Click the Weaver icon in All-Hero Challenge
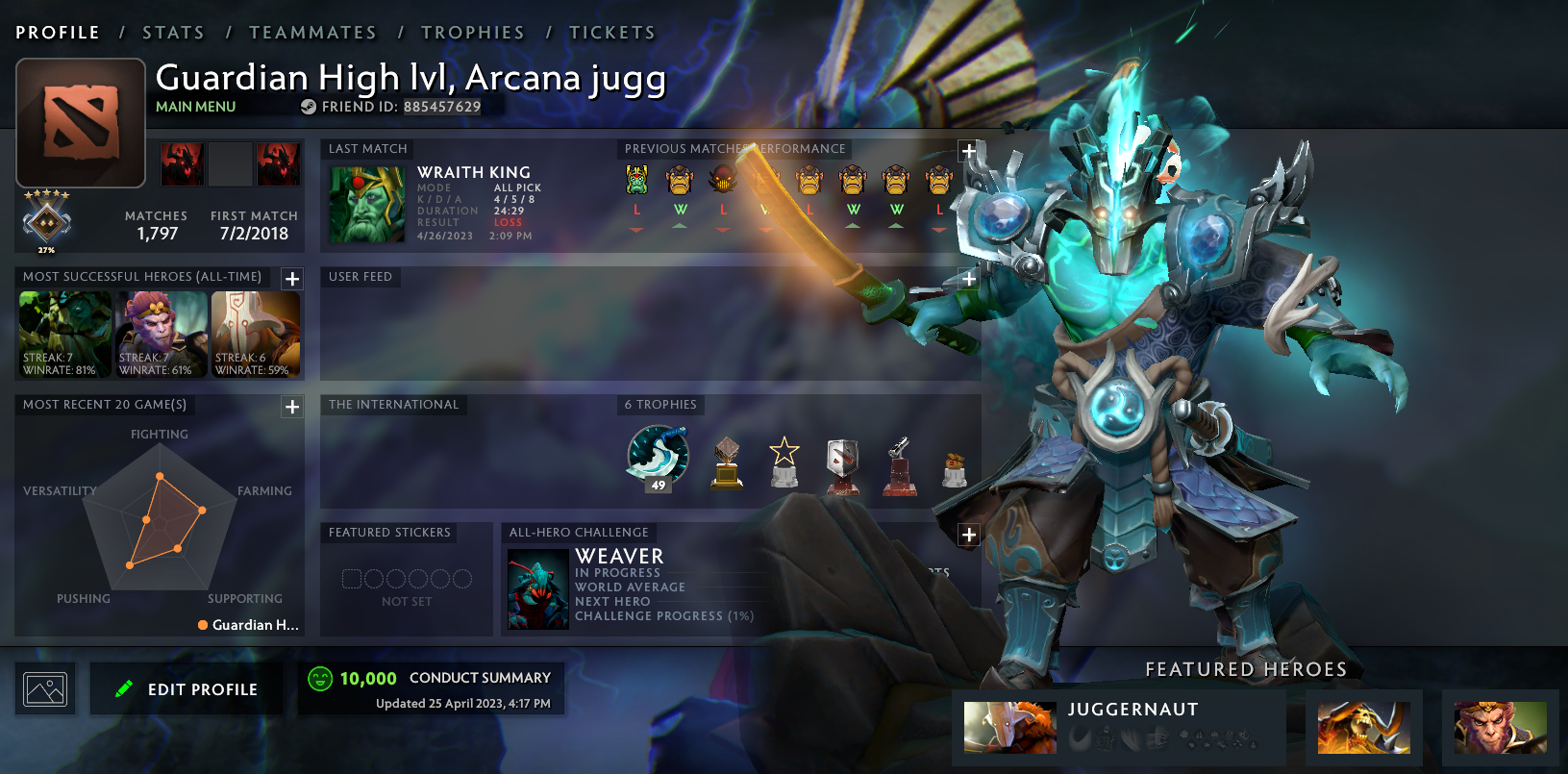 click(x=536, y=587)
